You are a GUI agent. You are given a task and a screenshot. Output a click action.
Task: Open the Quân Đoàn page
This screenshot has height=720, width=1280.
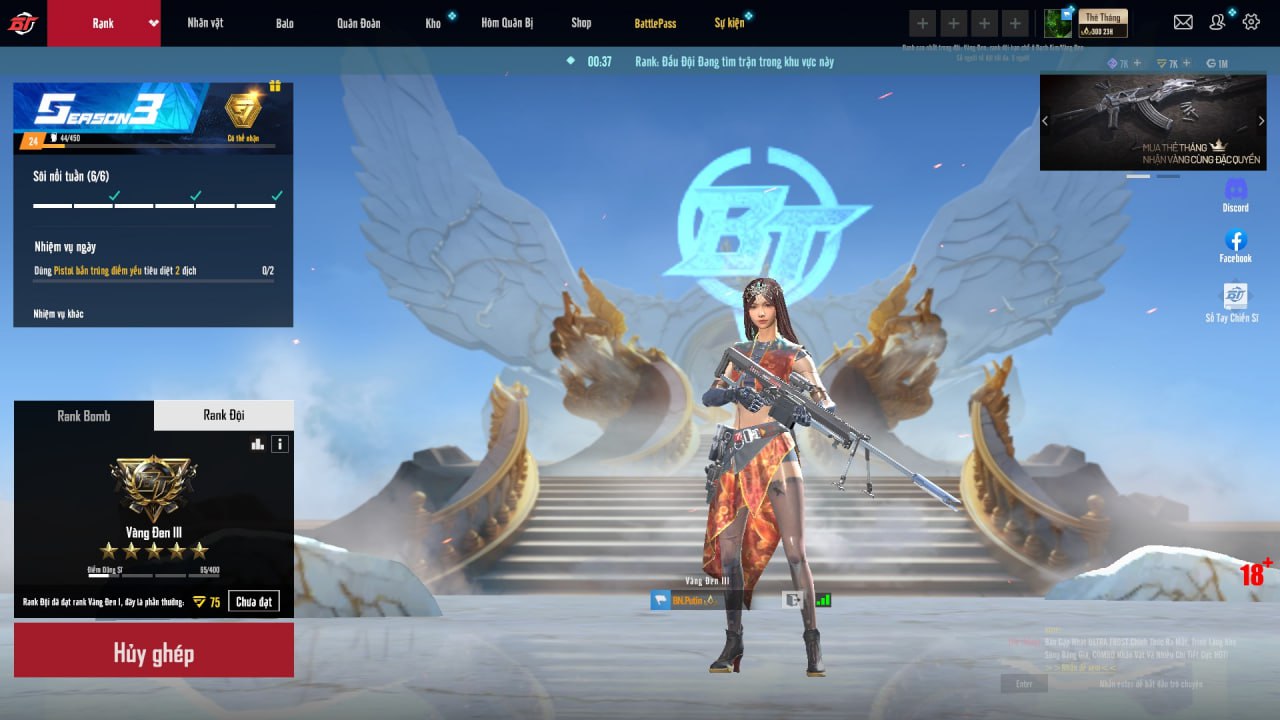point(358,23)
